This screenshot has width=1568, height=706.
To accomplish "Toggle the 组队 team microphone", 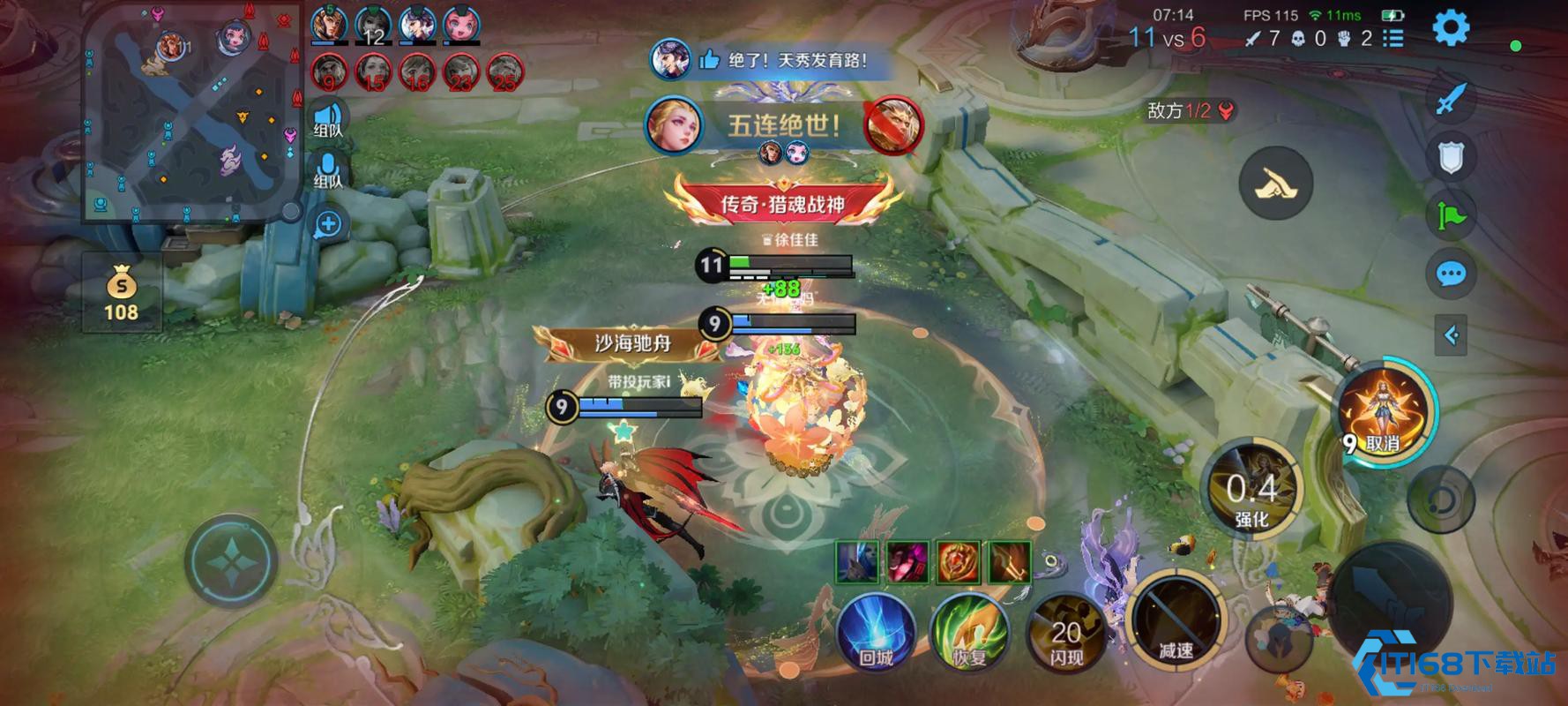I will coord(328,169).
